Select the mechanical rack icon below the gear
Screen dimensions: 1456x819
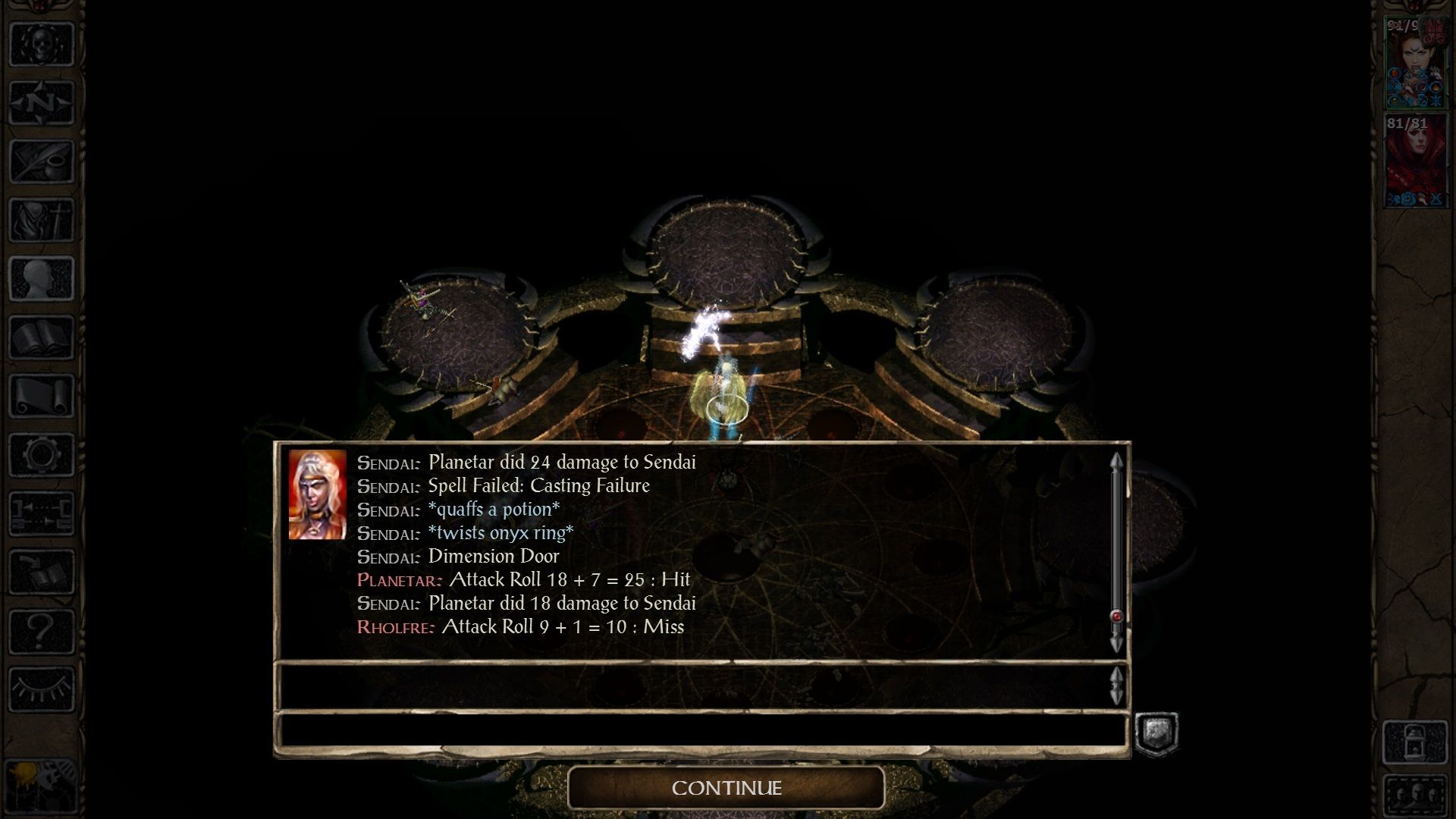(42, 514)
